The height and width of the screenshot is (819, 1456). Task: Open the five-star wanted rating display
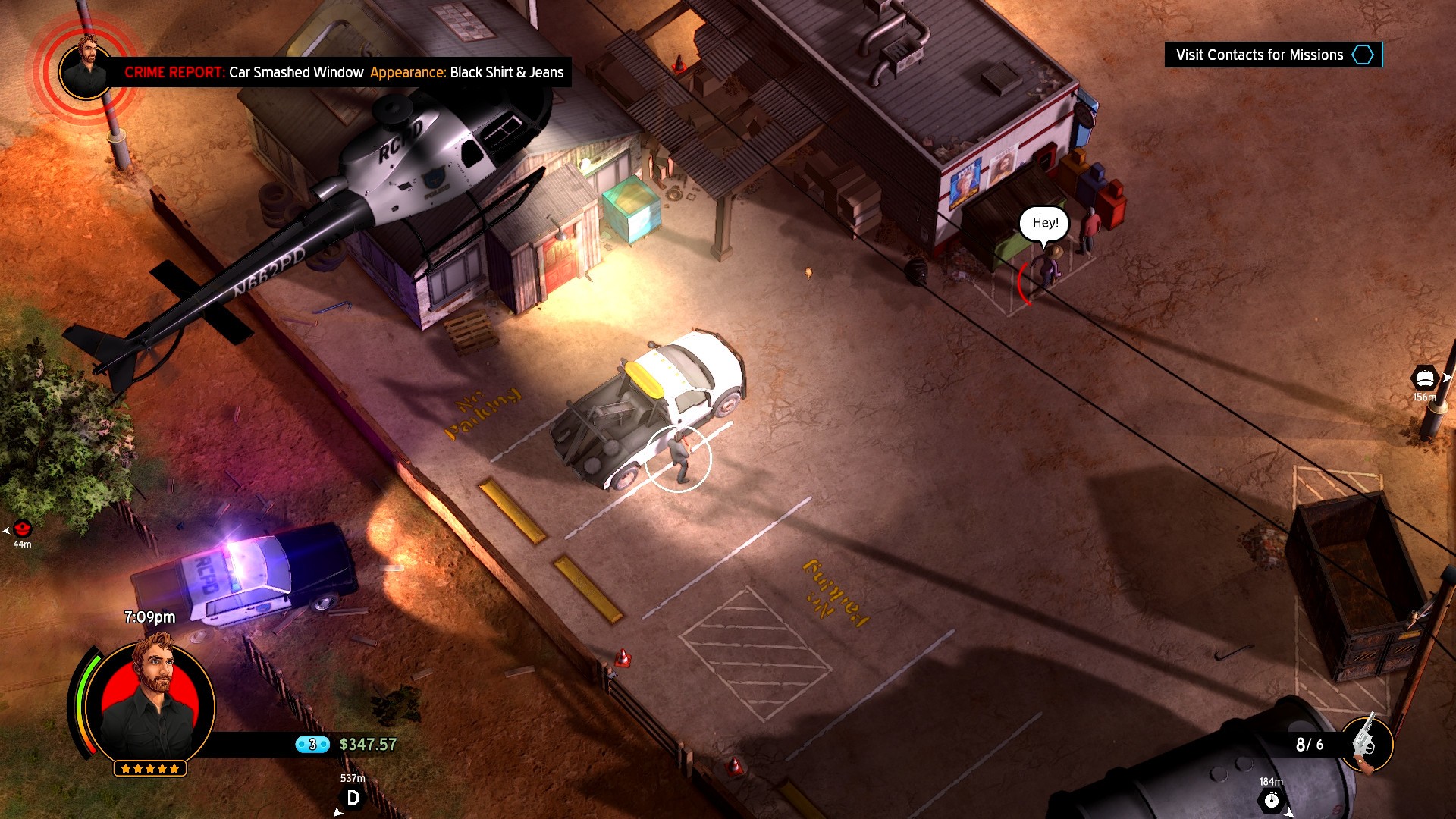[149, 767]
